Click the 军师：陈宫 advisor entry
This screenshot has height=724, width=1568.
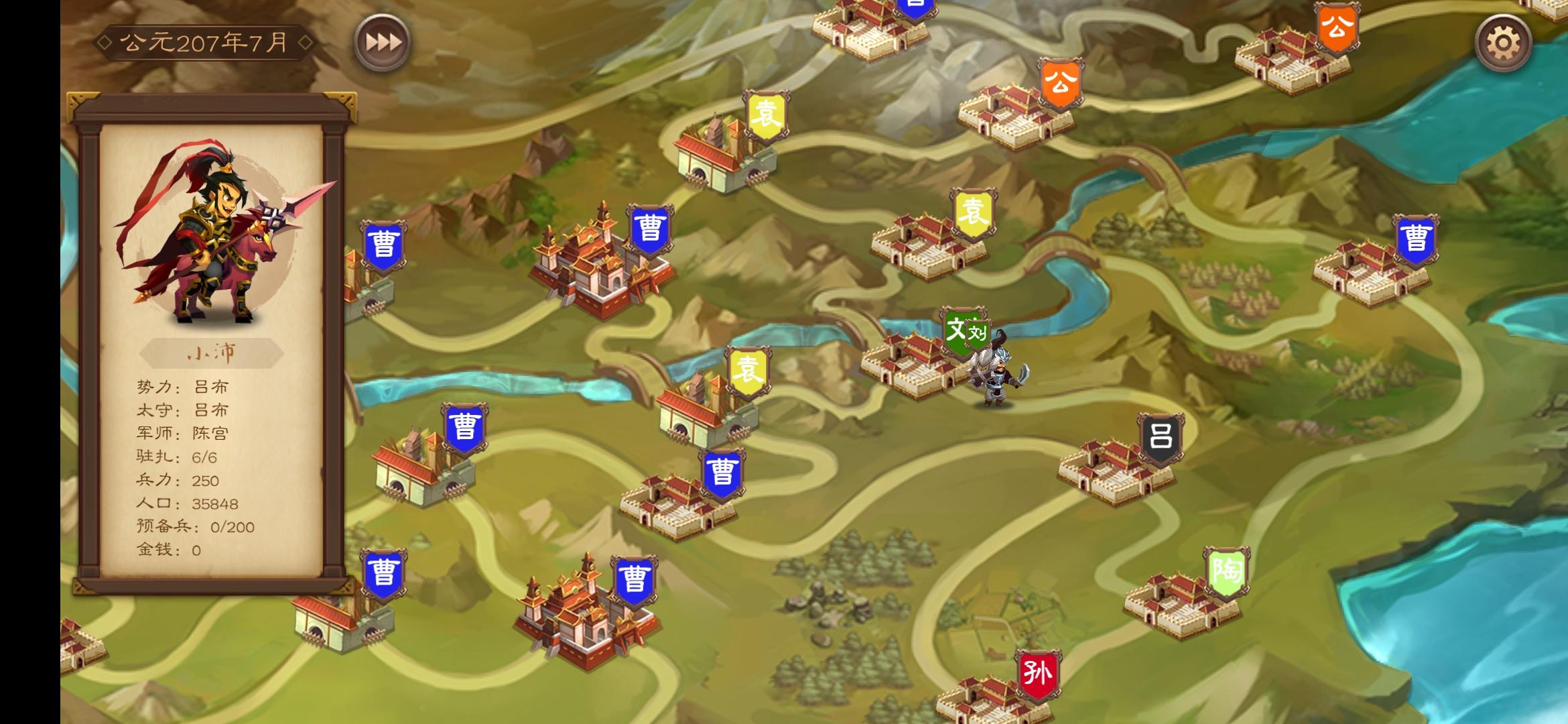(181, 434)
